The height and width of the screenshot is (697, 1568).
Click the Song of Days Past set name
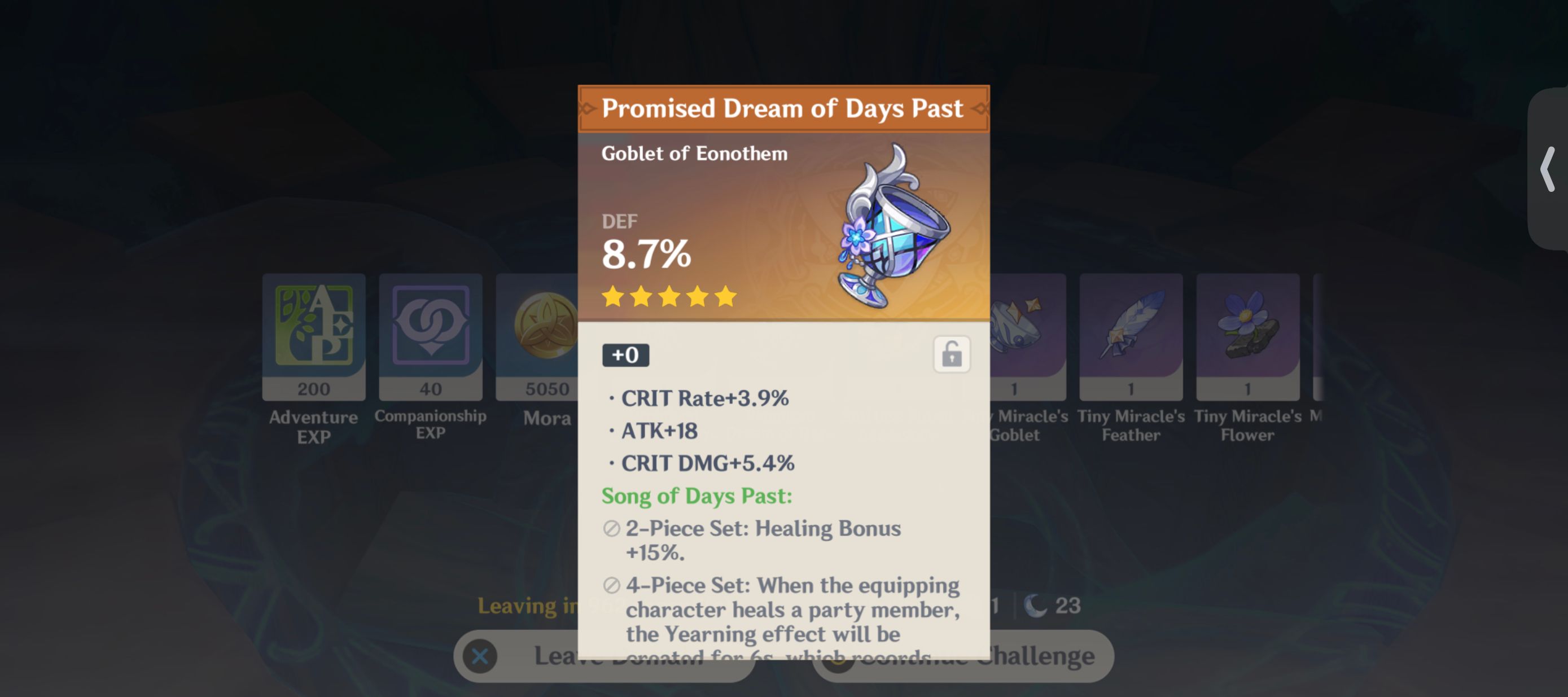pos(696,496)
